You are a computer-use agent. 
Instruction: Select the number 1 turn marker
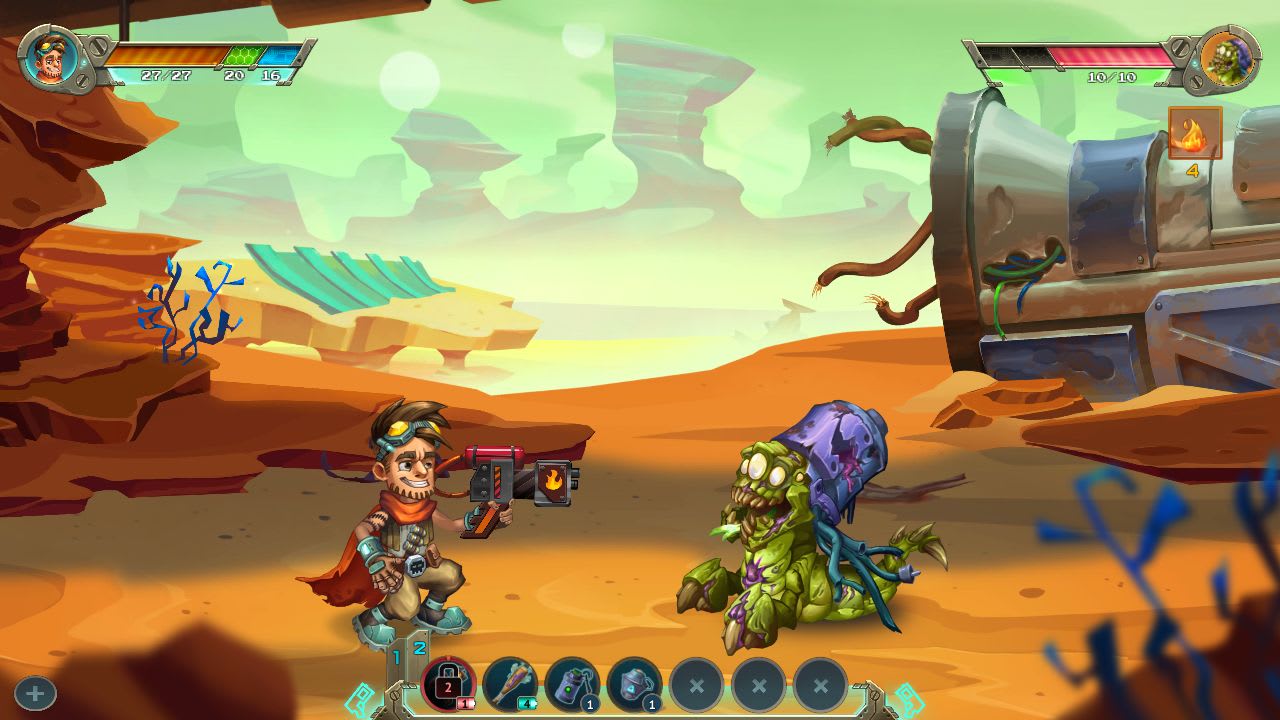396,655
